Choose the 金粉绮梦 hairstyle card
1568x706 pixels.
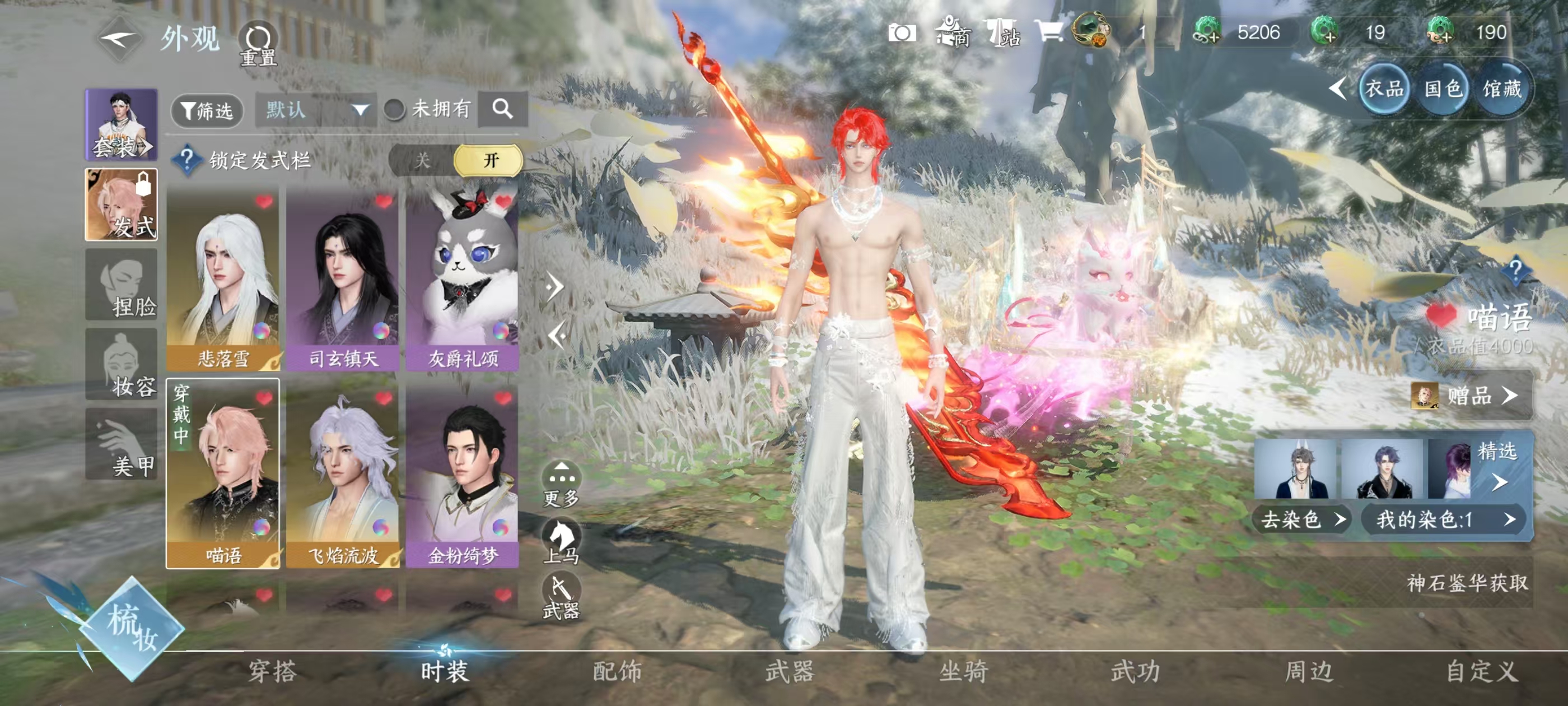463,475
